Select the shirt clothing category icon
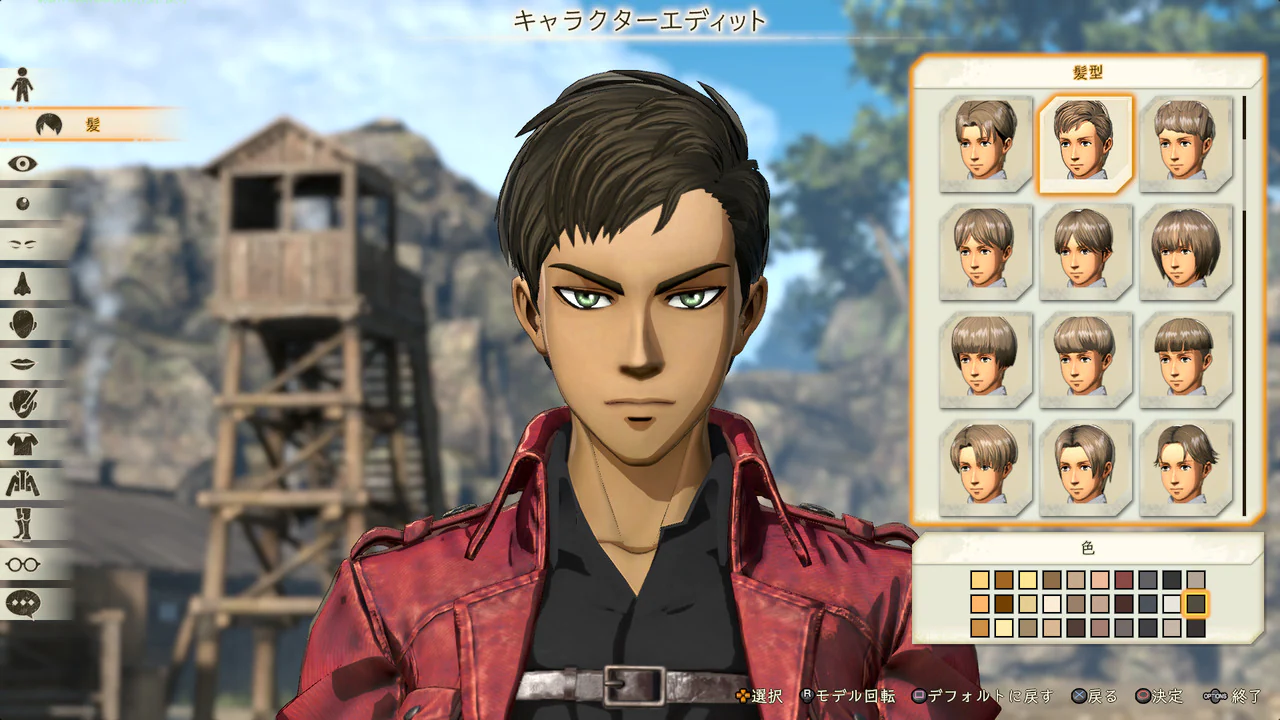 (x=22, y=441)
